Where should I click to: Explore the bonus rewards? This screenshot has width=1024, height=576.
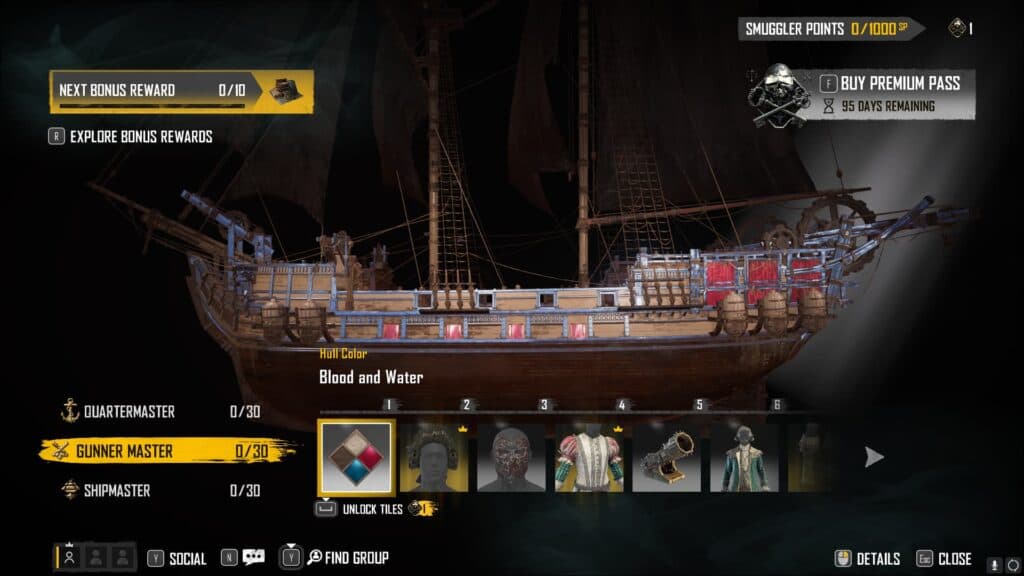[140, 137]
